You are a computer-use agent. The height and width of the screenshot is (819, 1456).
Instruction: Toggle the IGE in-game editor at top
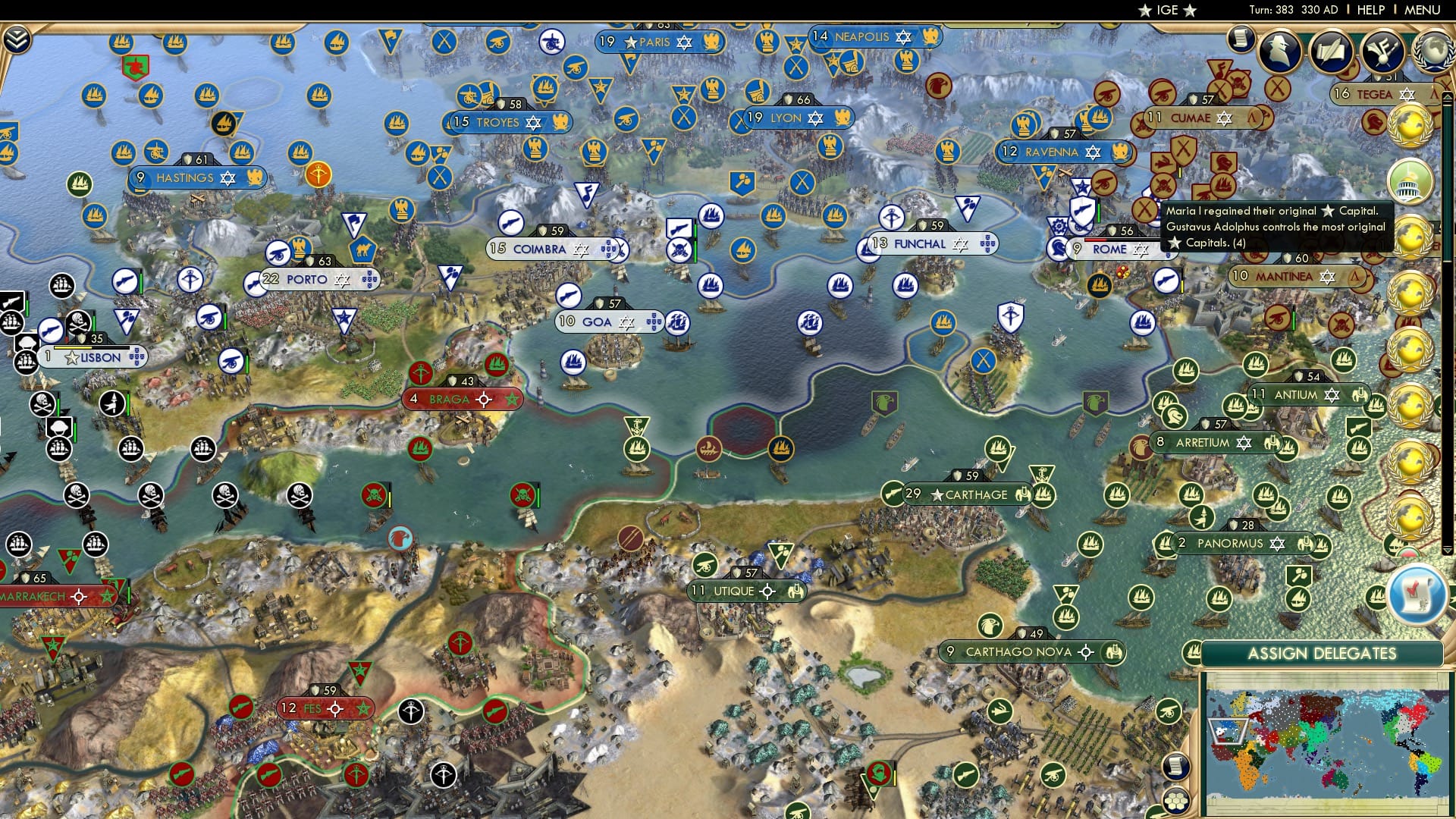coord(1168,10)
